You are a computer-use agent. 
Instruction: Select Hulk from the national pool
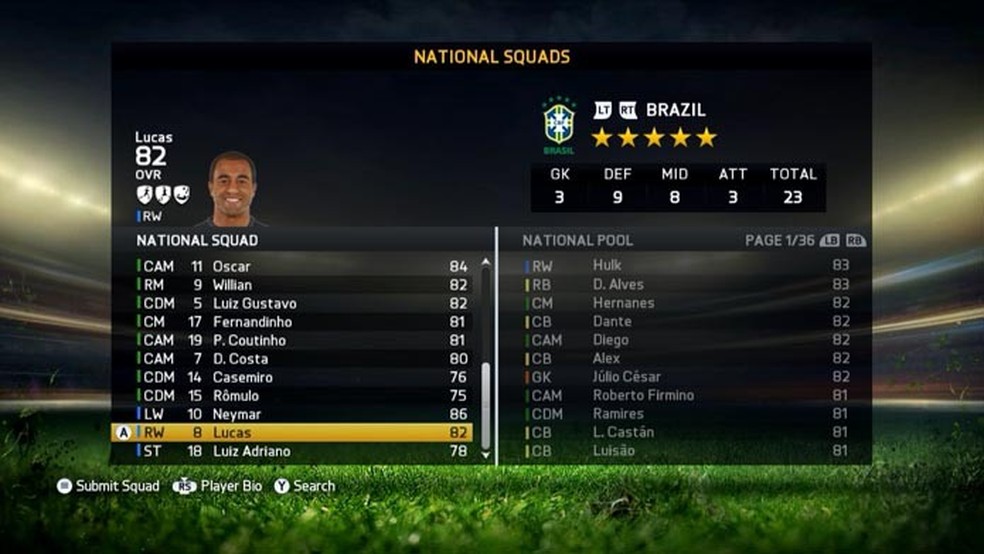[690, 266]
